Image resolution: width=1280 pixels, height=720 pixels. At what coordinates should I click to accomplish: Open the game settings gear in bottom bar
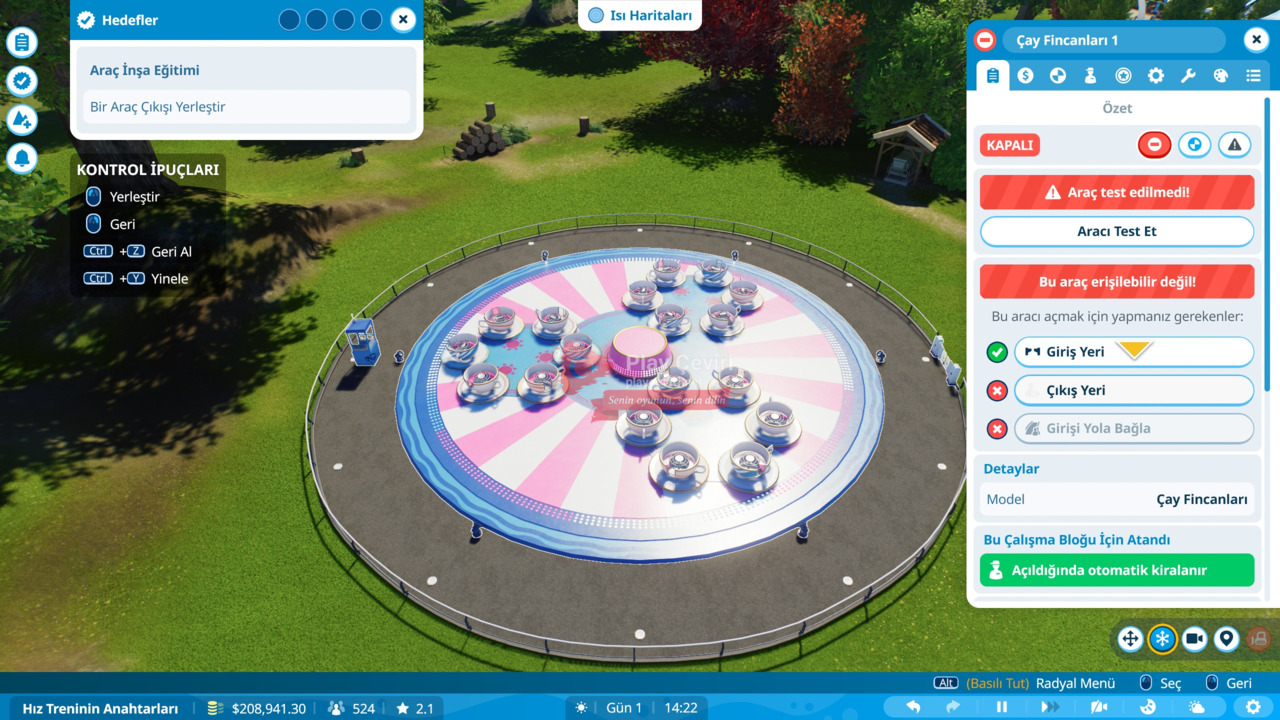[x=1253, y=707]
